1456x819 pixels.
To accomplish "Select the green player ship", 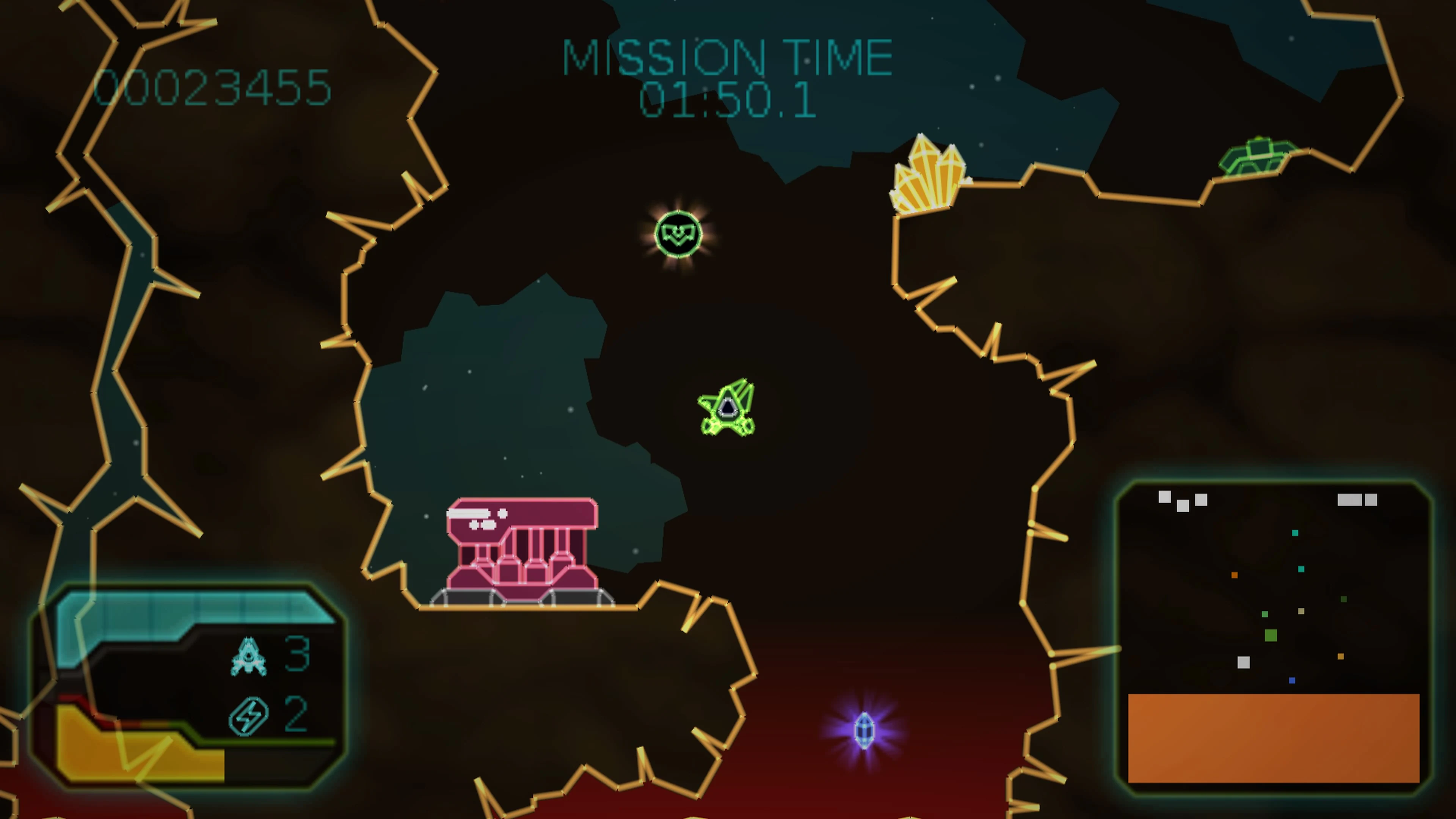I will [728, 408].
